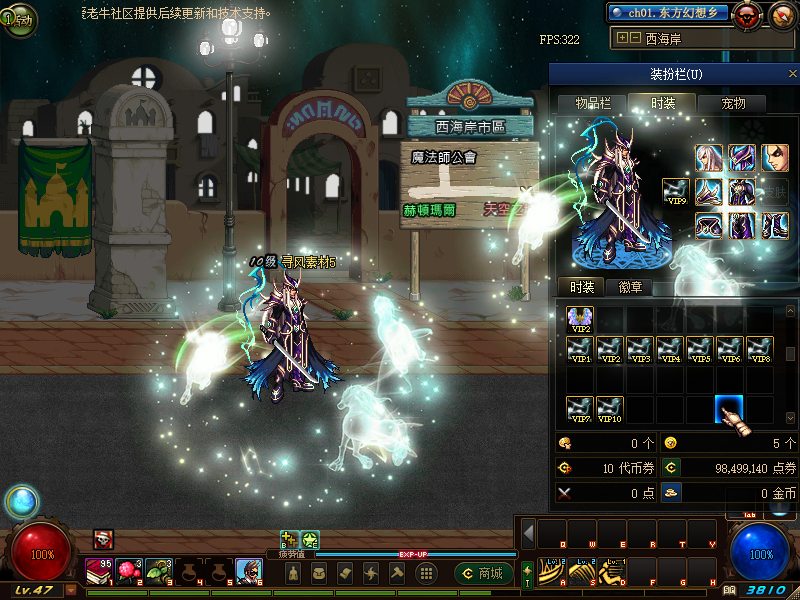Viewport: 800px width, 600px height.
Task: Click the skull buff icon
Action: coord(103,539)
